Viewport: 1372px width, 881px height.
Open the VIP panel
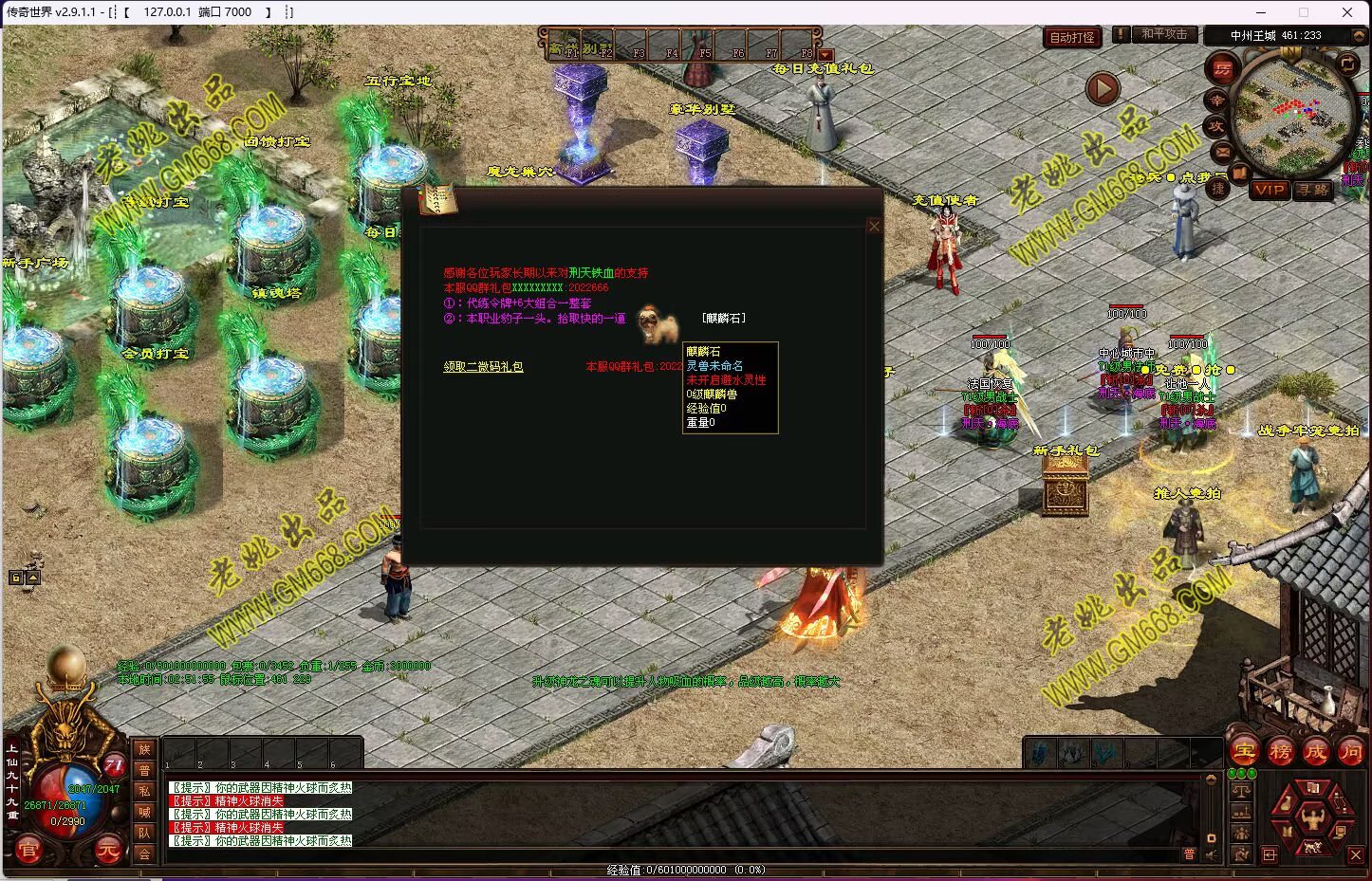[x=1269, y=190]
